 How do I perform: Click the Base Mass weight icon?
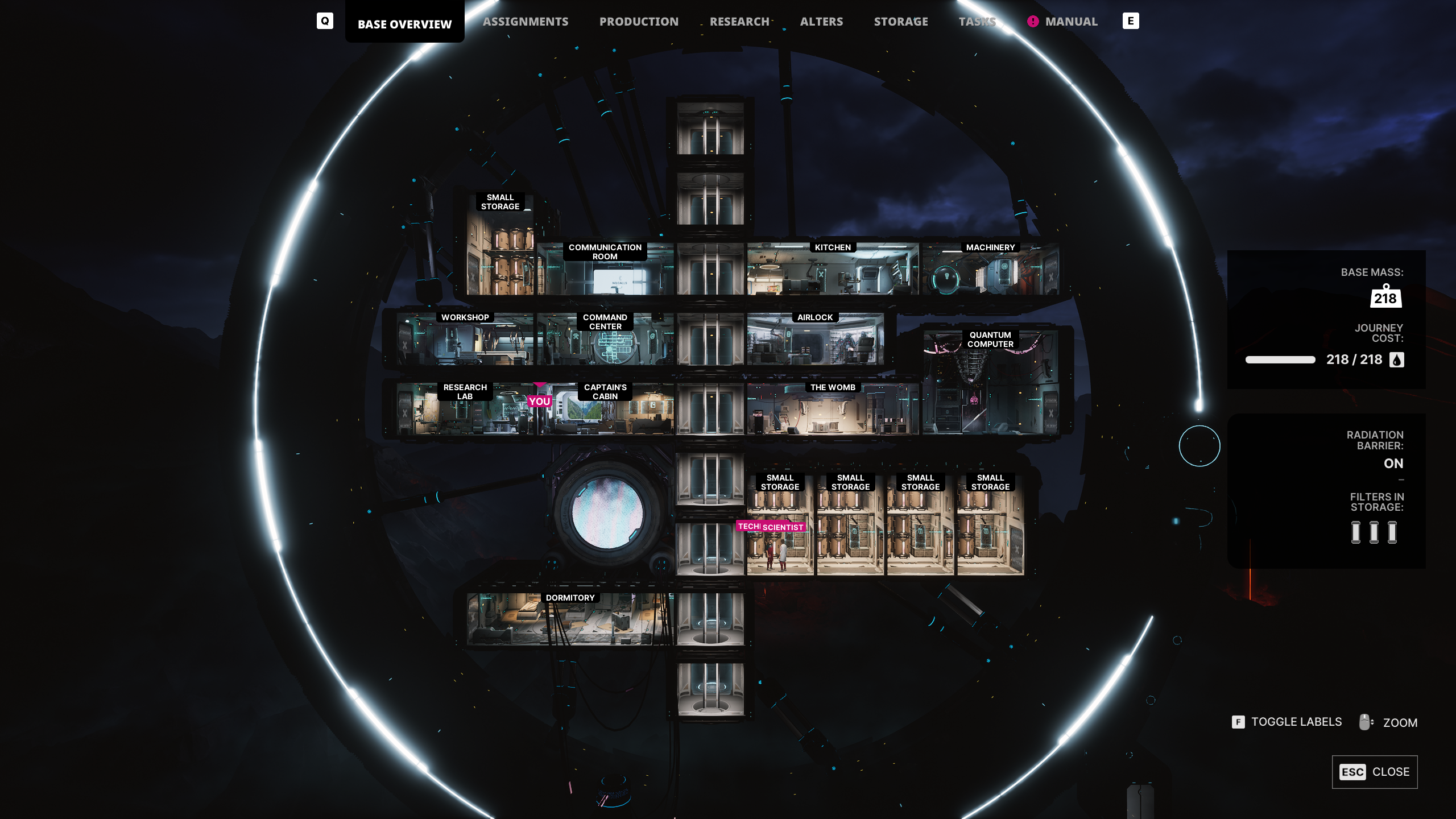[x=1386, y=296]
